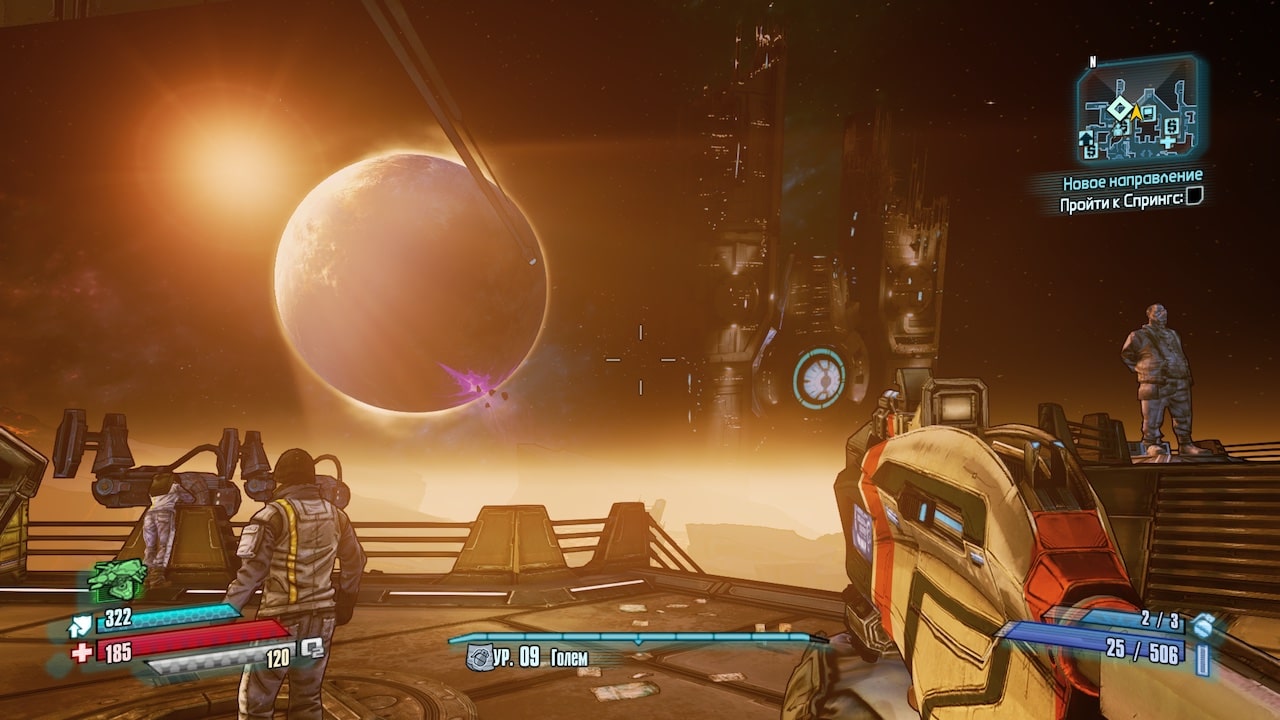Click the leftmost dollar vendor icon on the minimap

click(x=1090, y=151)
